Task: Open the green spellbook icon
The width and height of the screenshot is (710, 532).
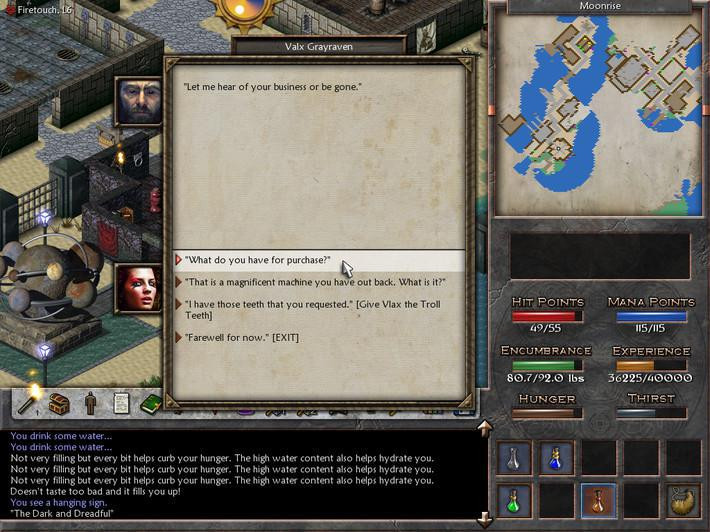Action: [x=151, y=404]
